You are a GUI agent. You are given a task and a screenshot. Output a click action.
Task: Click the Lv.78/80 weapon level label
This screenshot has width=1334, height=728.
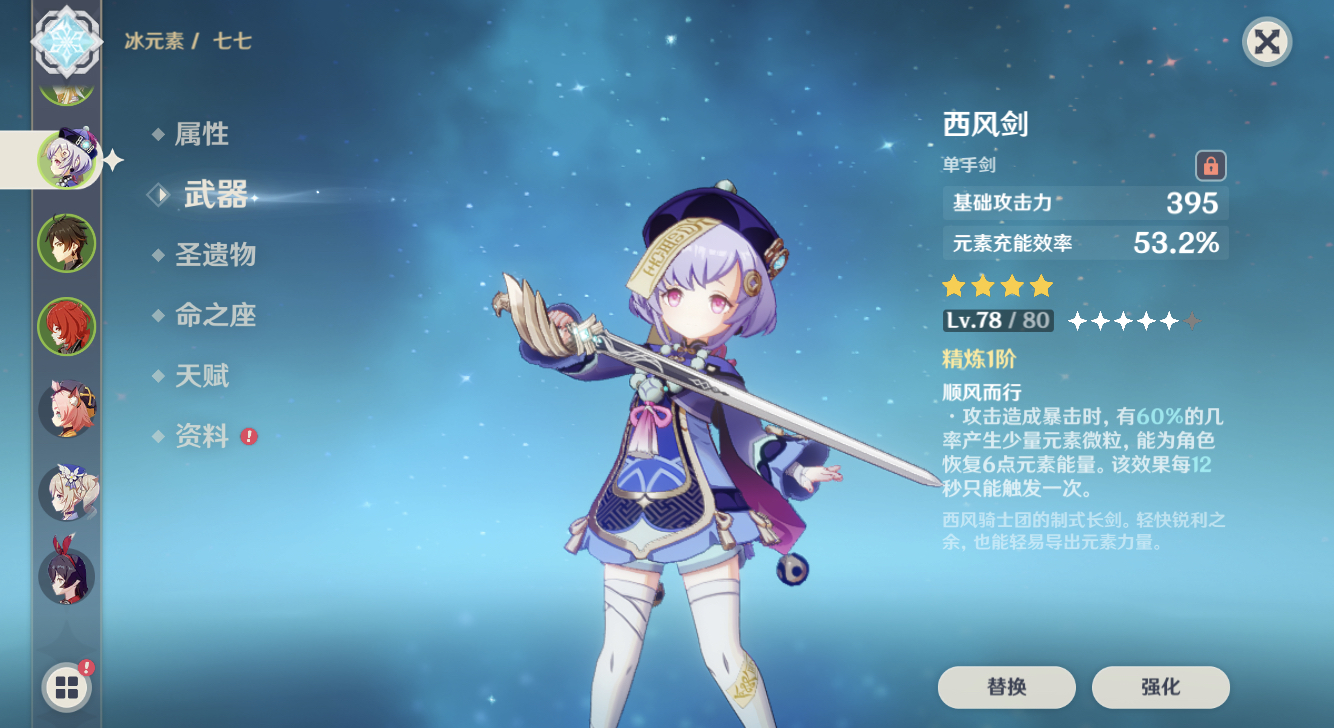(x=1000, y=321)
